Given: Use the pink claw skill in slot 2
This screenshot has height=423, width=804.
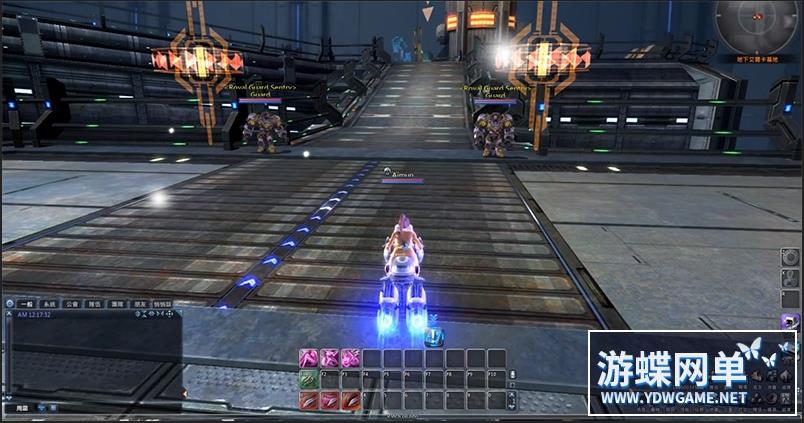Looking at the screenshot, I should tap(329, 400).
